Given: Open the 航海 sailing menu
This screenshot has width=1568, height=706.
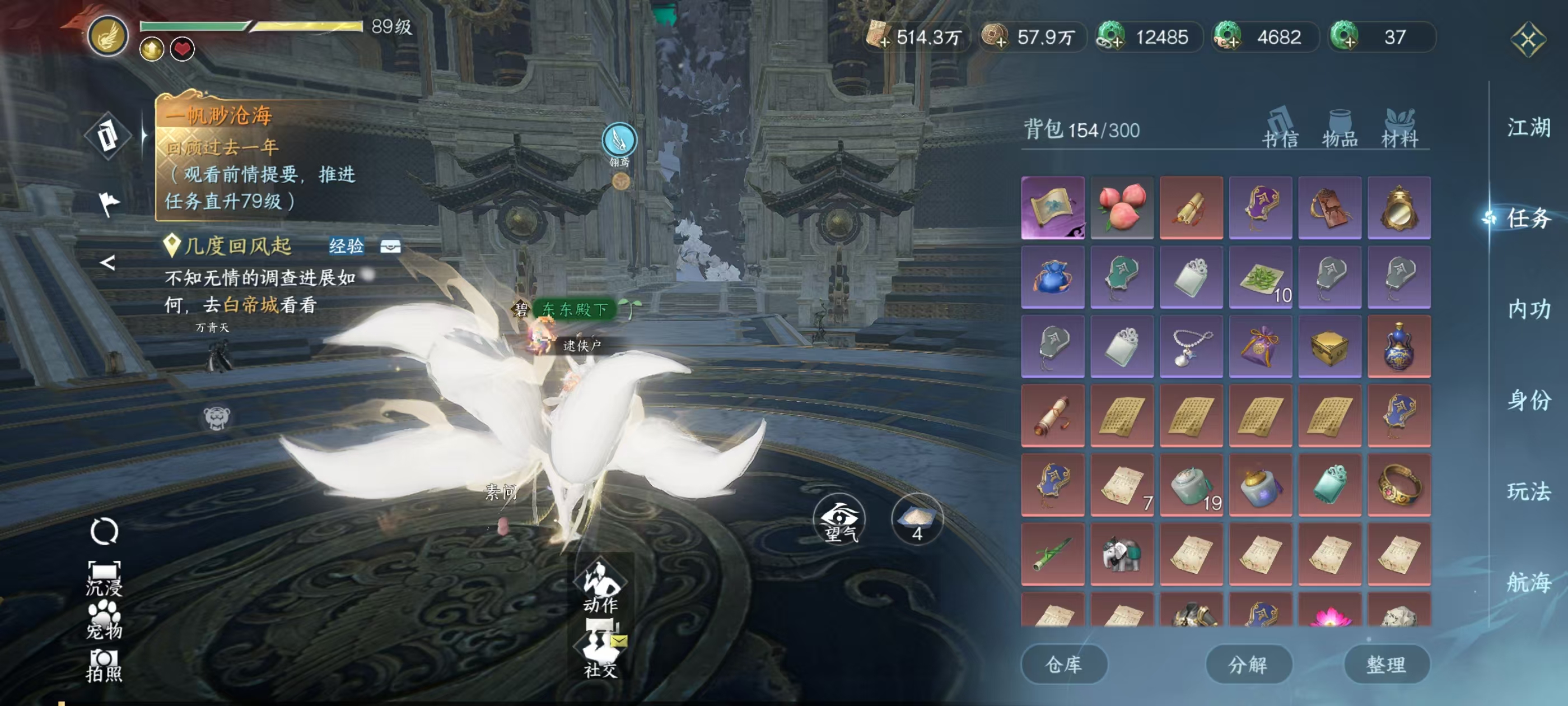Looking at the screenshot, I should tap(1528, 582).
